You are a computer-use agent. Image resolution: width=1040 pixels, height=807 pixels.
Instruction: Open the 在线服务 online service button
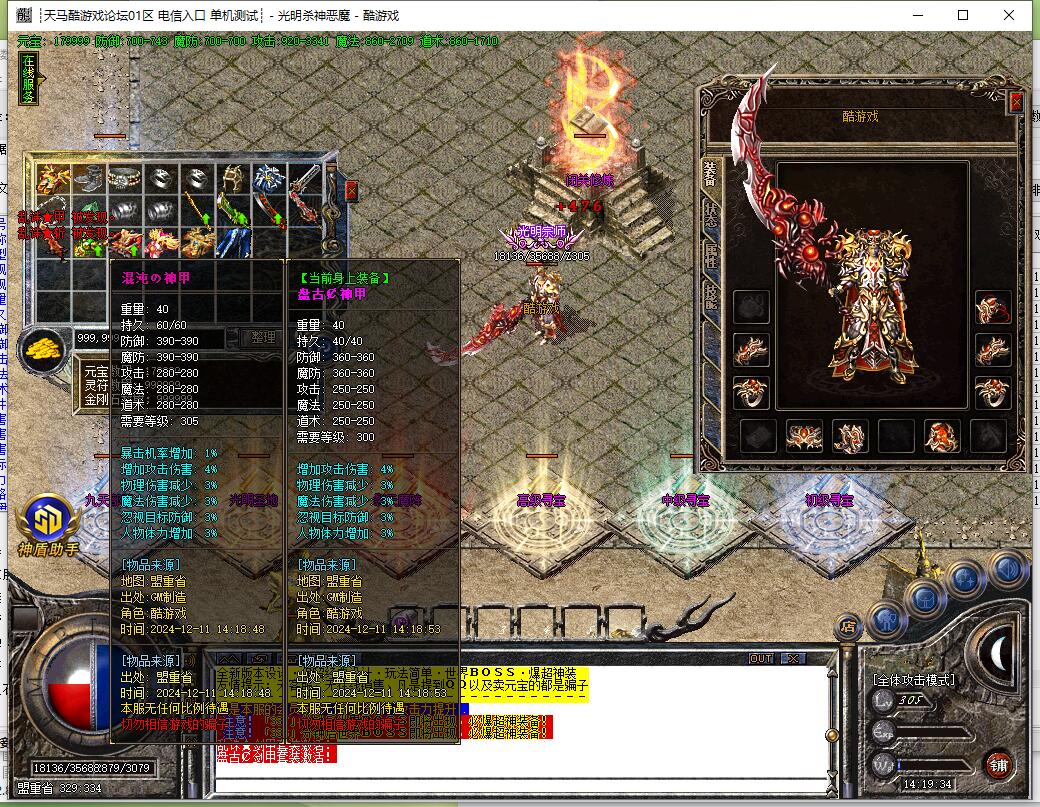28,78
